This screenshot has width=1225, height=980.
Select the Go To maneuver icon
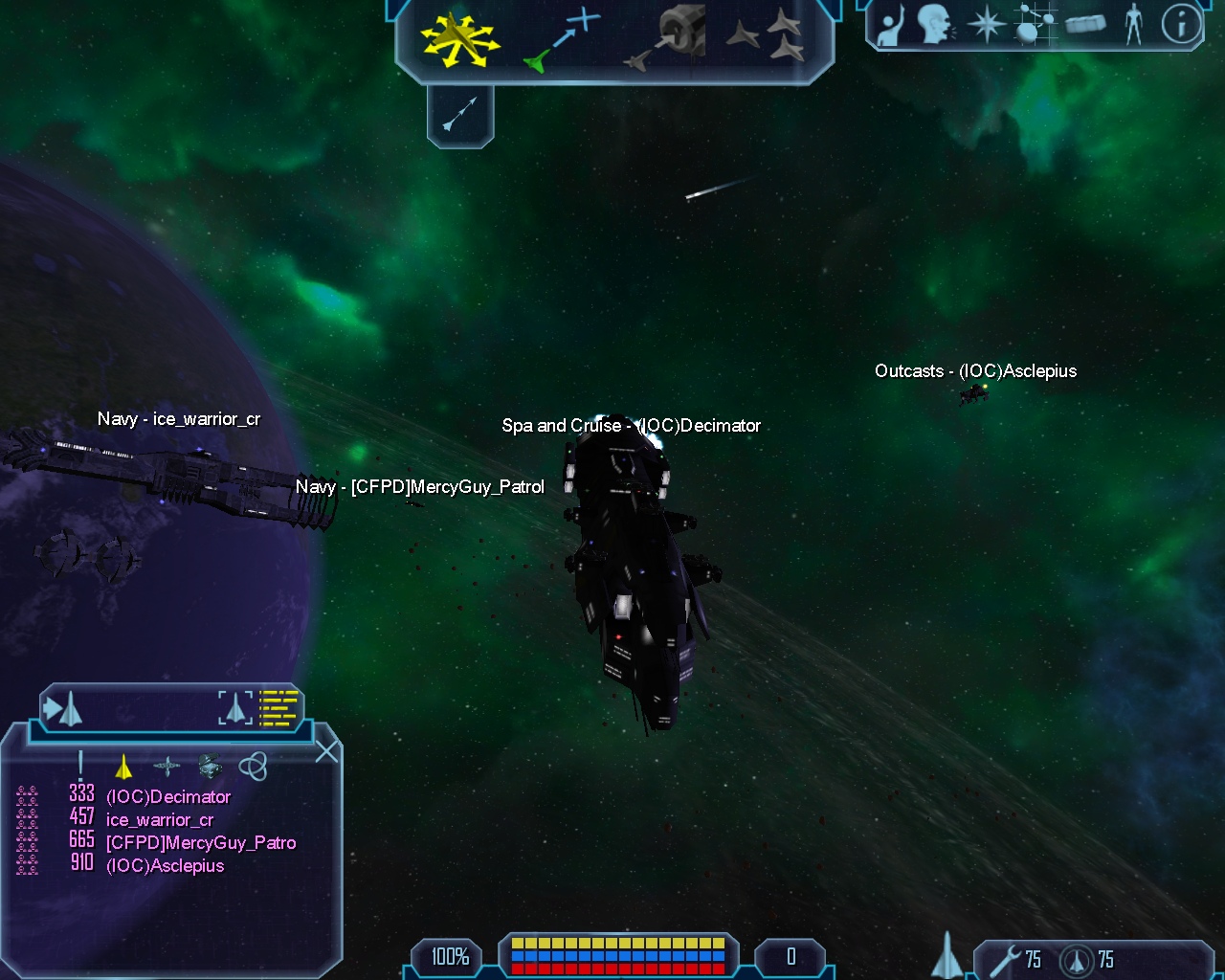[563, 38]
